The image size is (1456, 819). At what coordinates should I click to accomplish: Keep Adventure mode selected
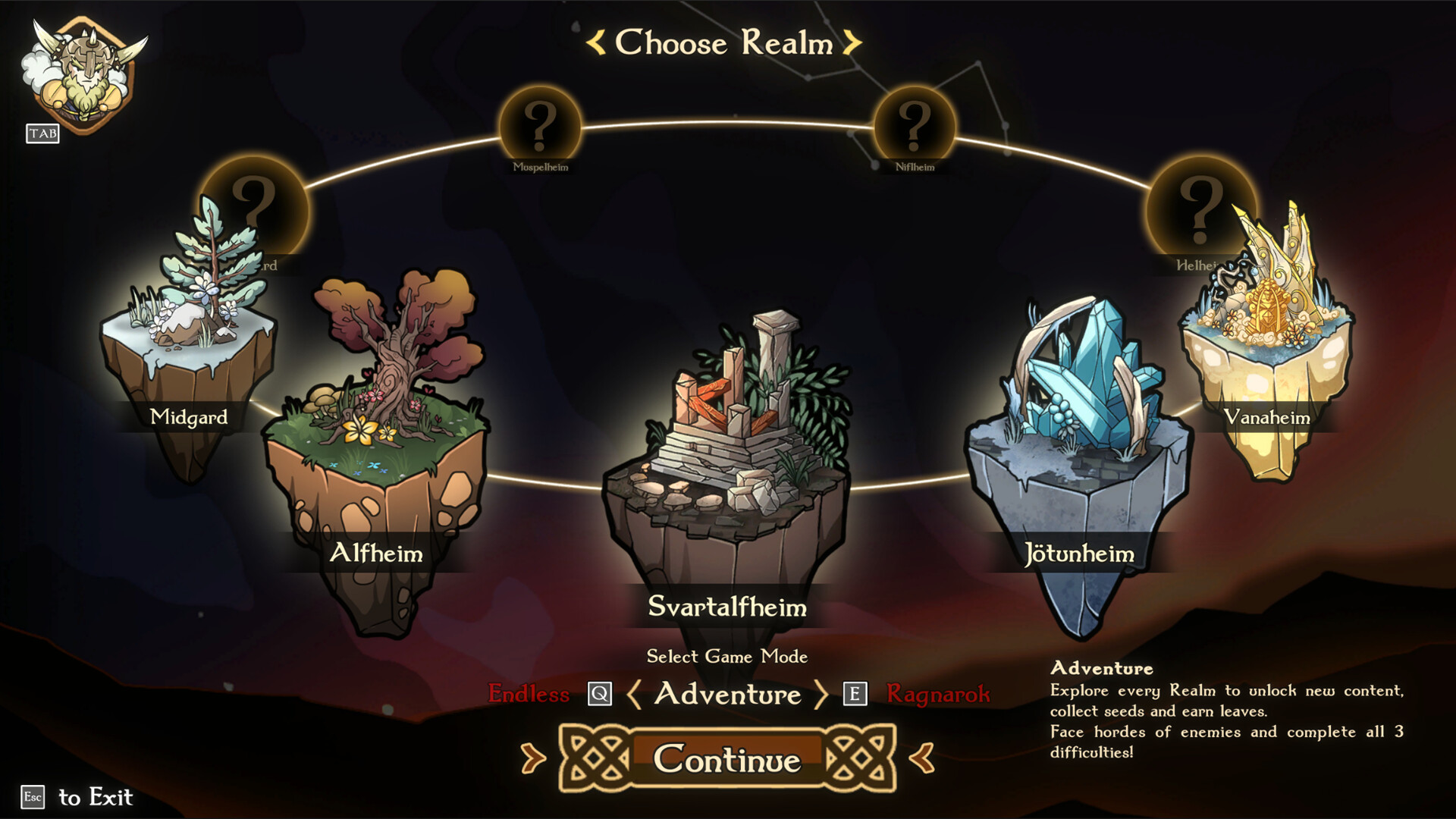[726, 695]
